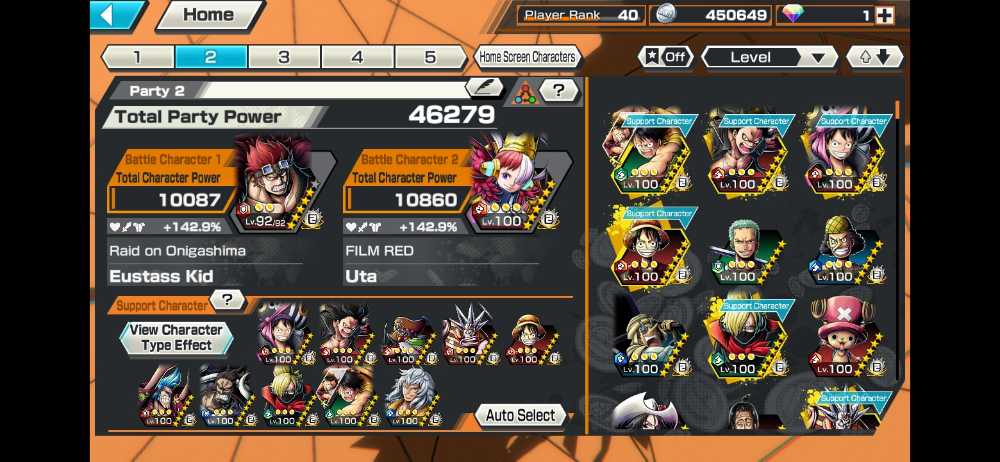1000x462 pixels.
Task: Toggle the favorites star Off filter
Action: pyautogui.click(x=666, y=57)
